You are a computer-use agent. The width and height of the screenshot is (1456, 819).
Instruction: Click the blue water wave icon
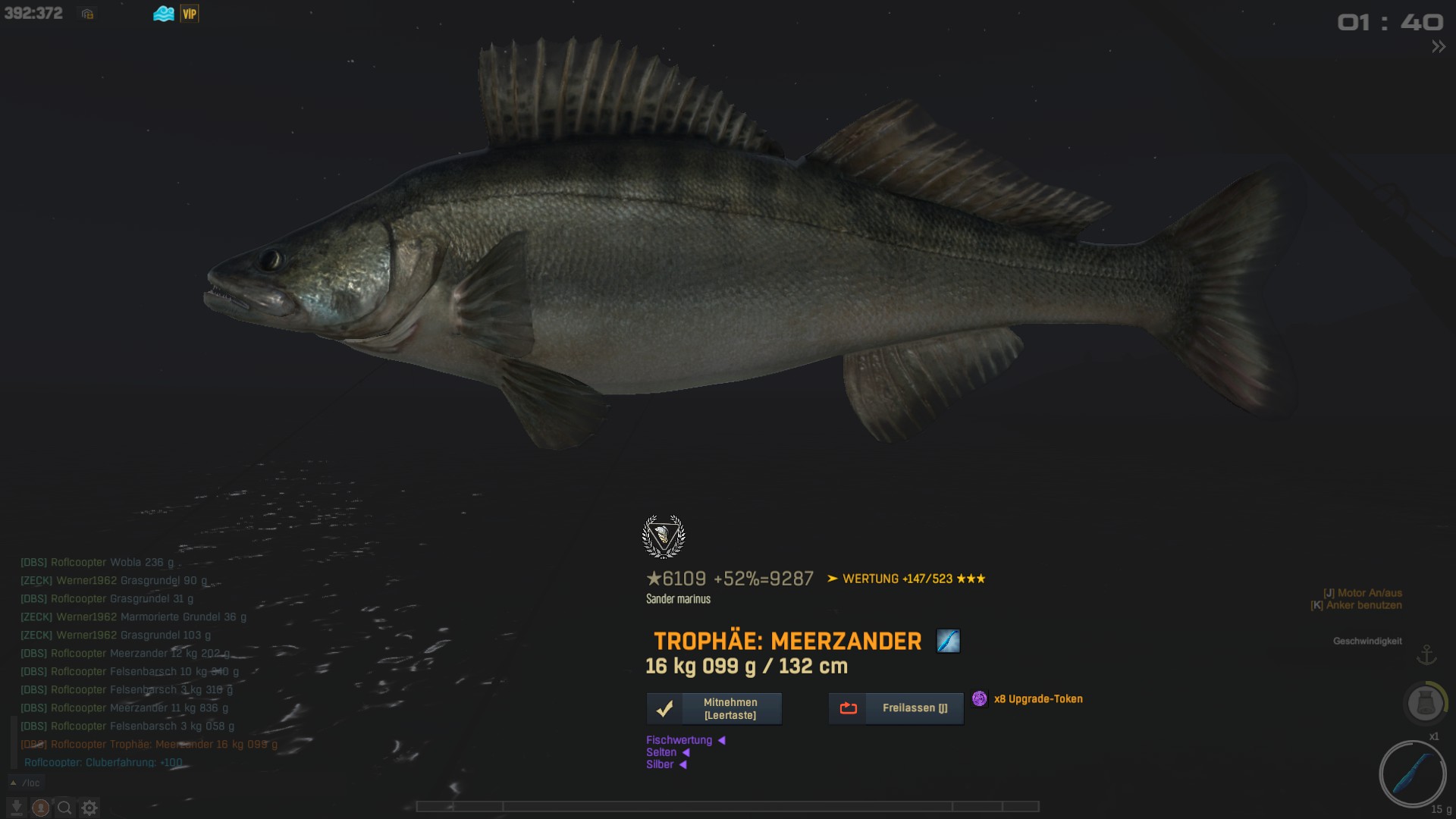[x=164, y=14]
